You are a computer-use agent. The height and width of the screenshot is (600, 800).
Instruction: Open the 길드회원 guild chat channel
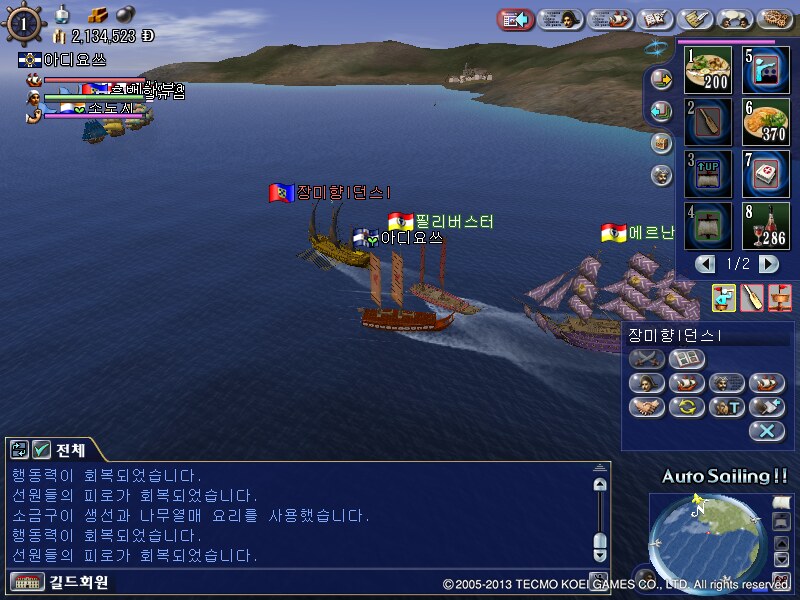click(60, 582)
